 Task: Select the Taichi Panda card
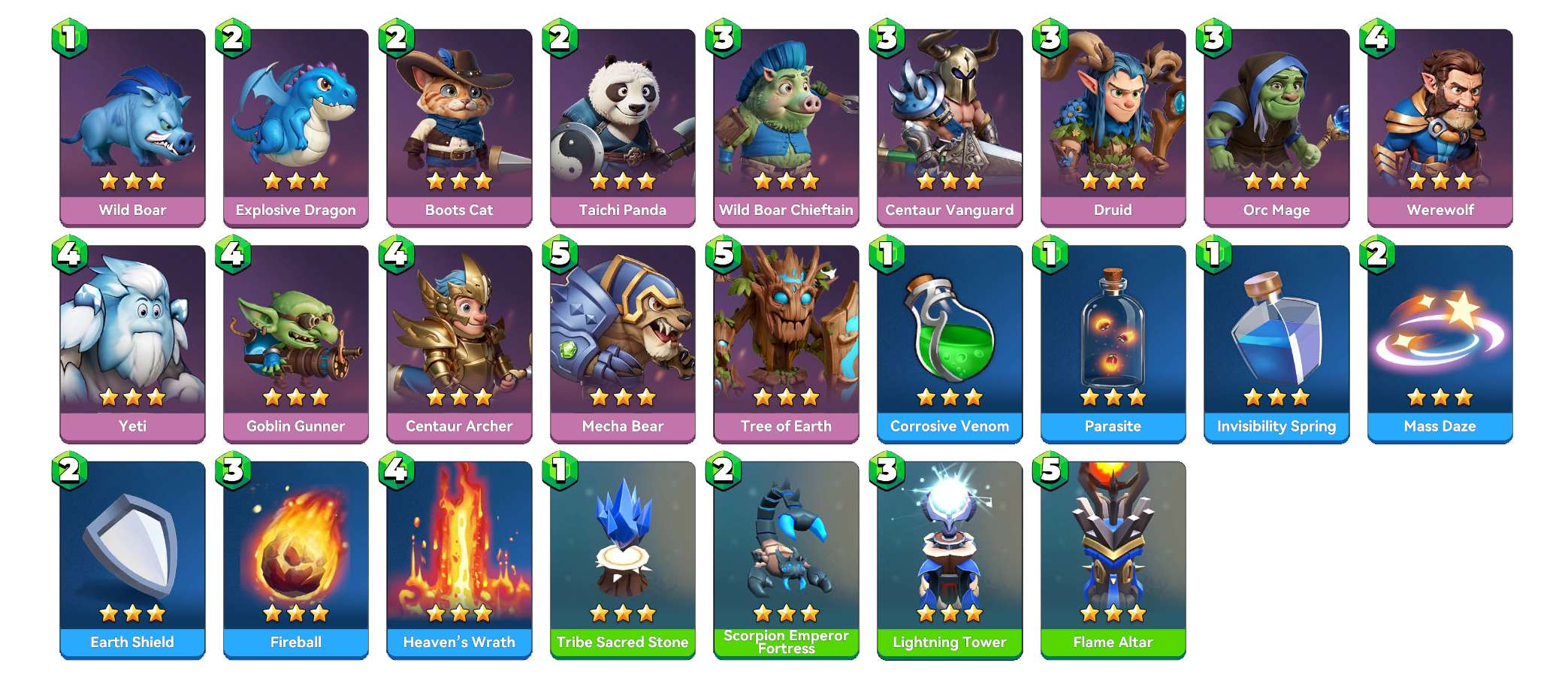623,128
